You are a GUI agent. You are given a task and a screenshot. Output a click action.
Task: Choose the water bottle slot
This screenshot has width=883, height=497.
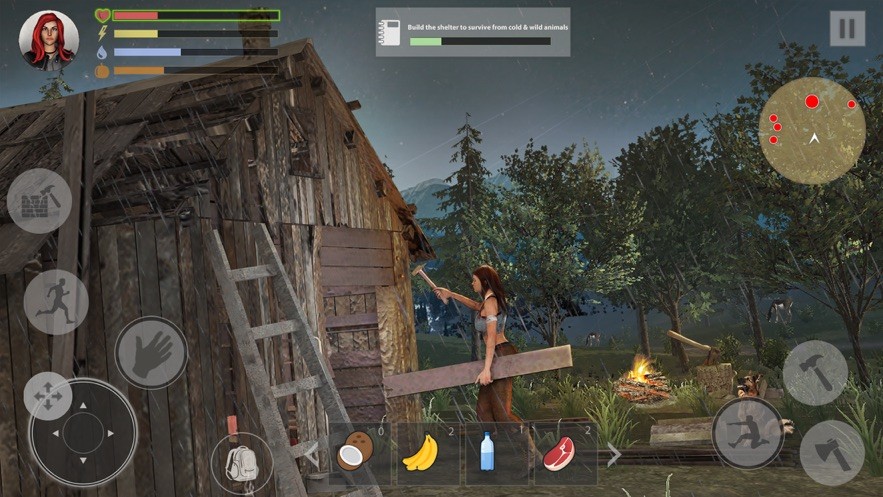[x=488, y=455]
